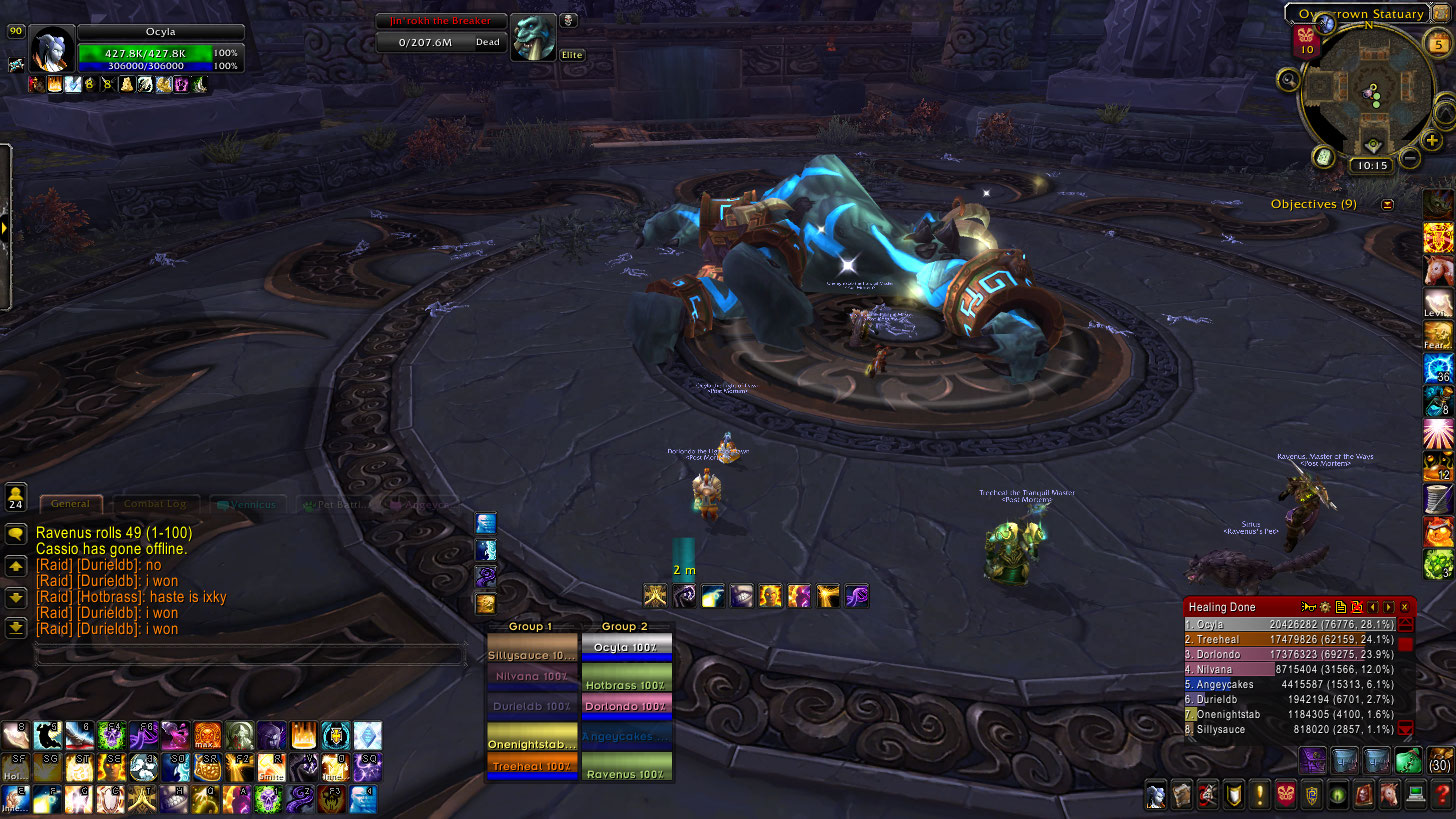Select Treeheal's raid frame in Group 1

pos(531,766)
